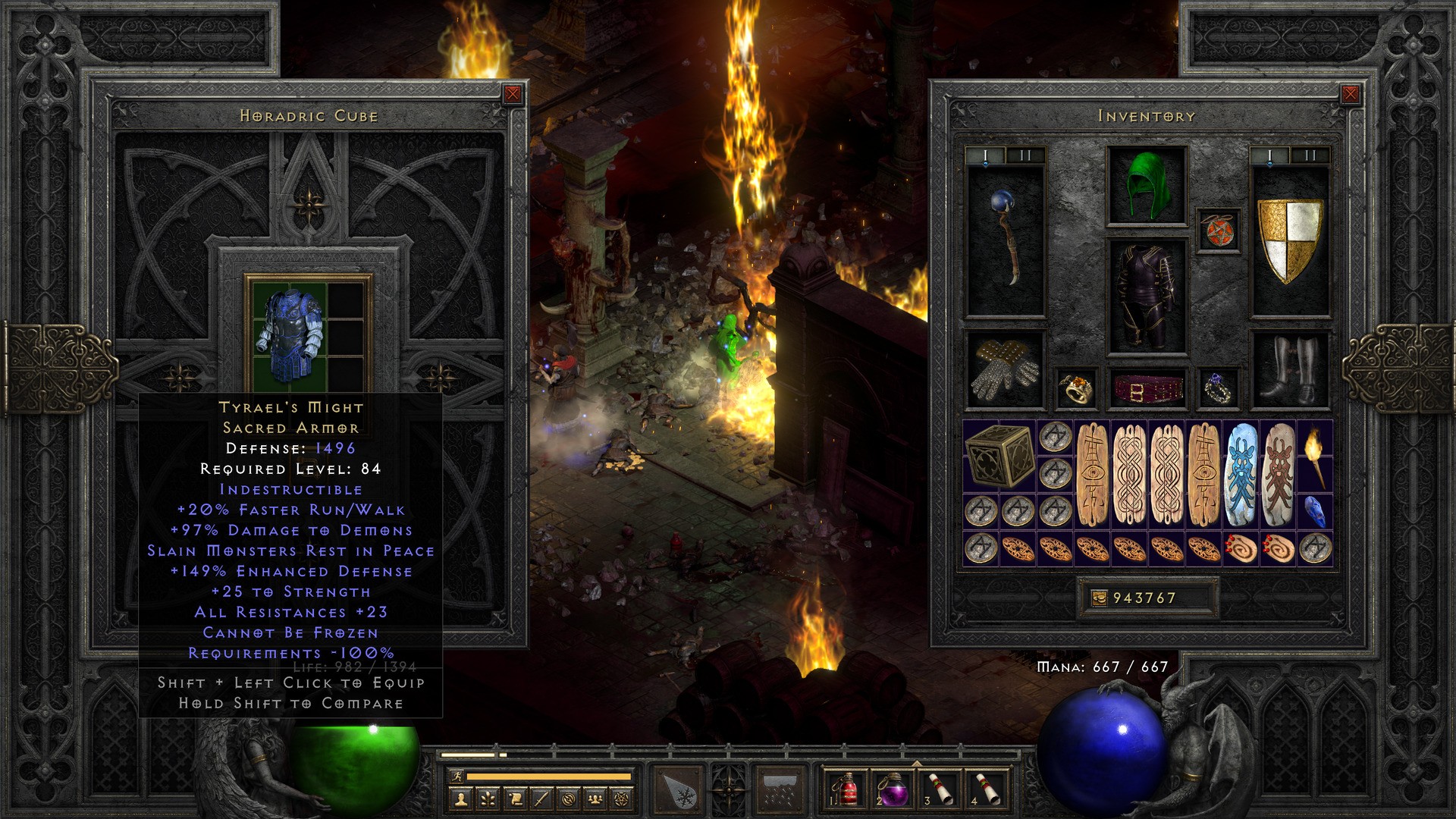Close the Horadric Cube panel
The height and width of the screenshot is (819, 1456).
tap(512, 95)
